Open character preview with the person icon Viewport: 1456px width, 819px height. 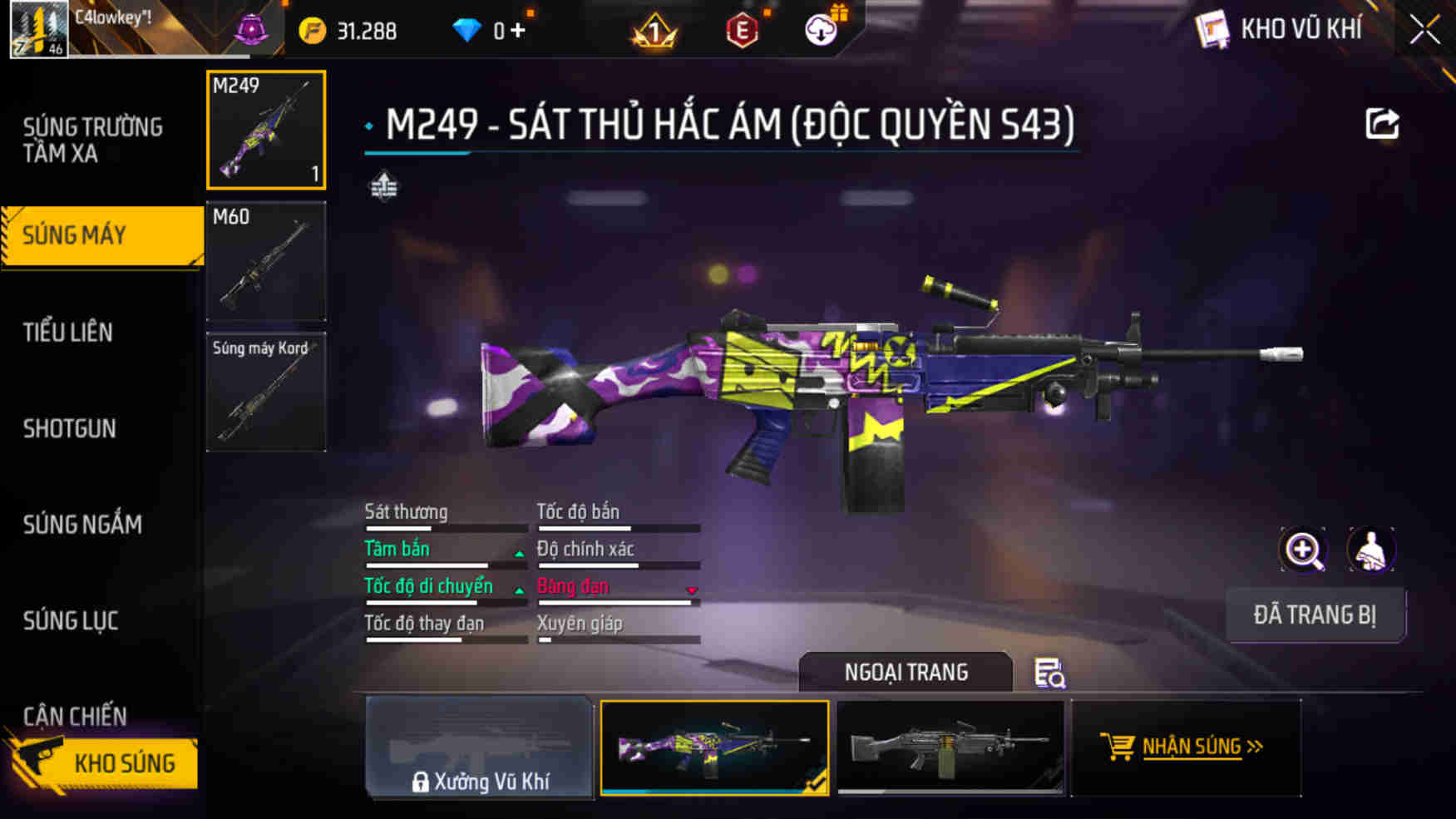pos(1372,550)
